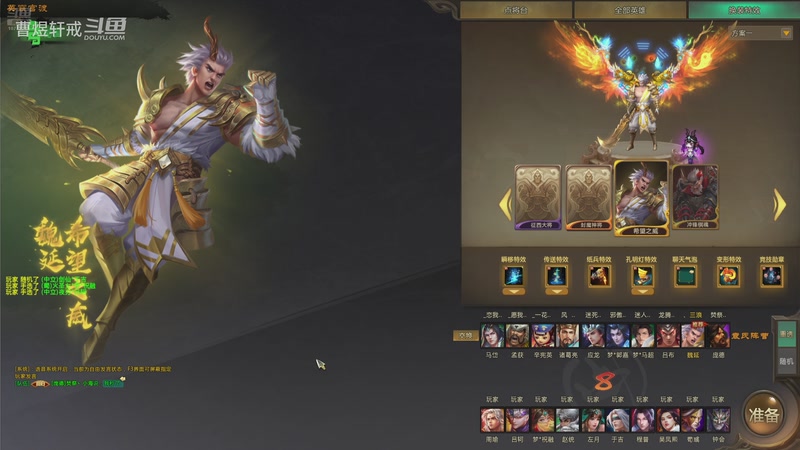
Task: Choose the 征西大将 skin card
Action: click(x=537, y=198)
